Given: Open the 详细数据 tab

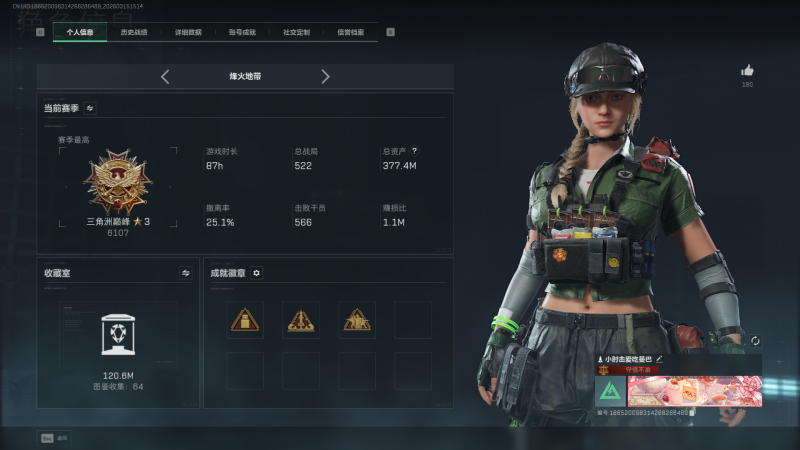Looking at the screenshot, I should click(187, 32).
